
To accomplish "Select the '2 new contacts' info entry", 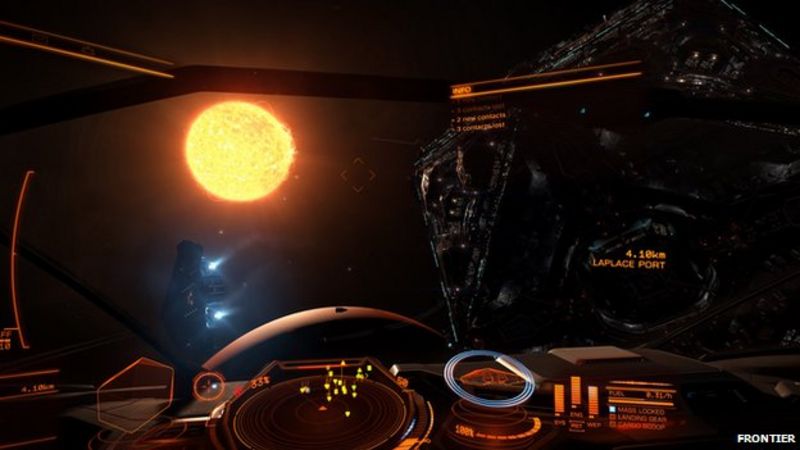I will point(483,116).
